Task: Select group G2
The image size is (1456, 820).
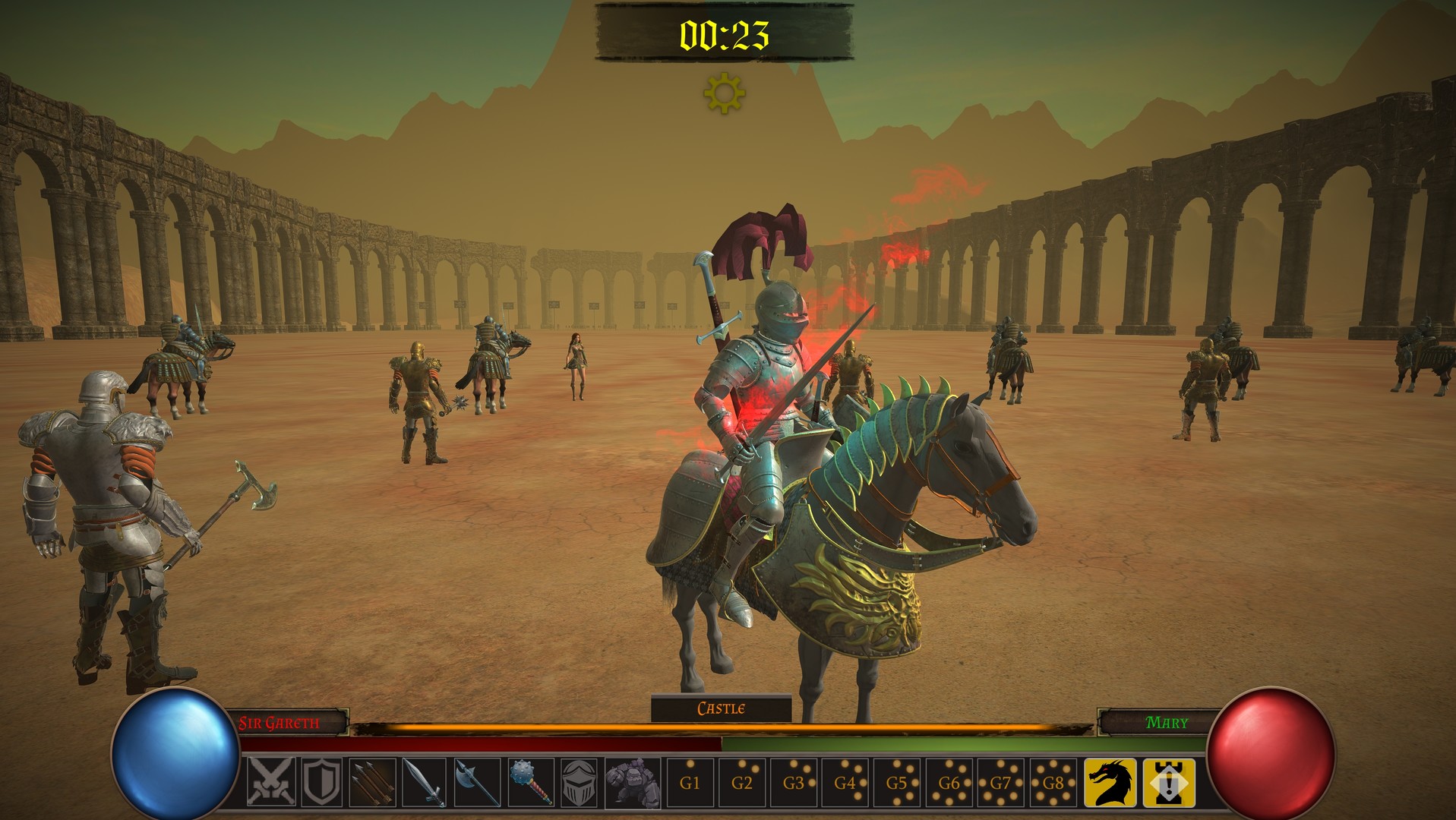Action: pos(741,782)
